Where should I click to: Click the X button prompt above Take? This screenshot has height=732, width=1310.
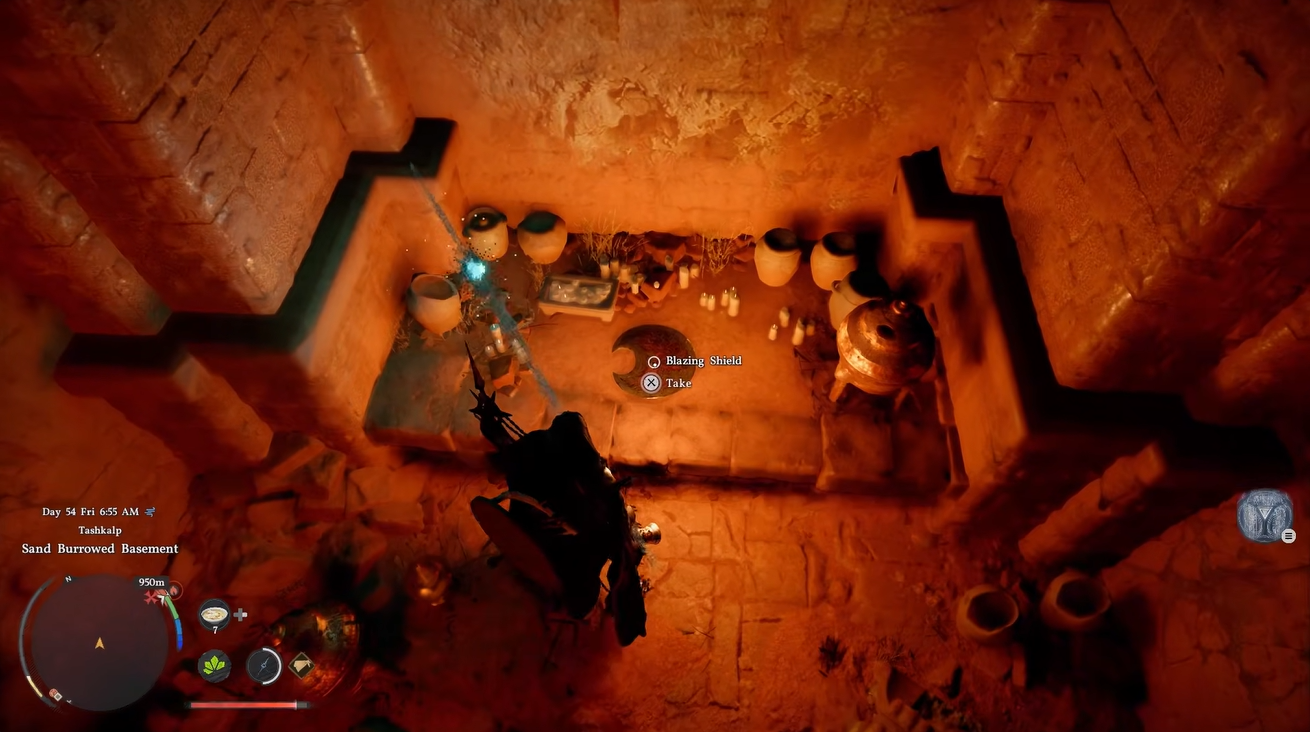[x=652, y=382]
